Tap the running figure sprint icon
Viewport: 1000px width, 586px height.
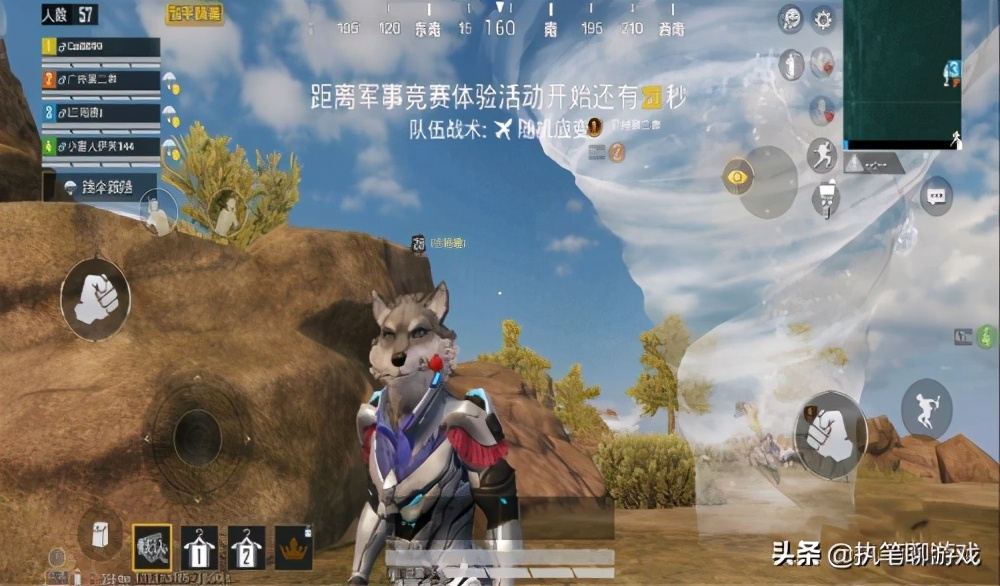click(x=822, y=155)
